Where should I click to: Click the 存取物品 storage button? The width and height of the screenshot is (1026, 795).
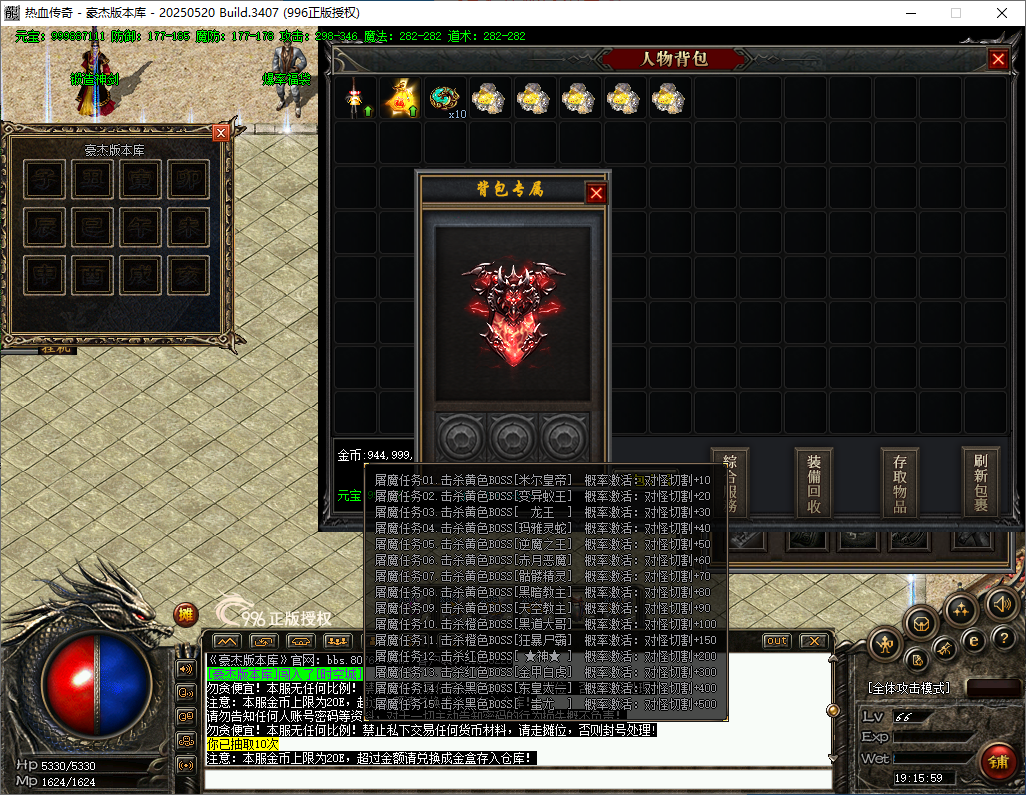coord(900,481)
